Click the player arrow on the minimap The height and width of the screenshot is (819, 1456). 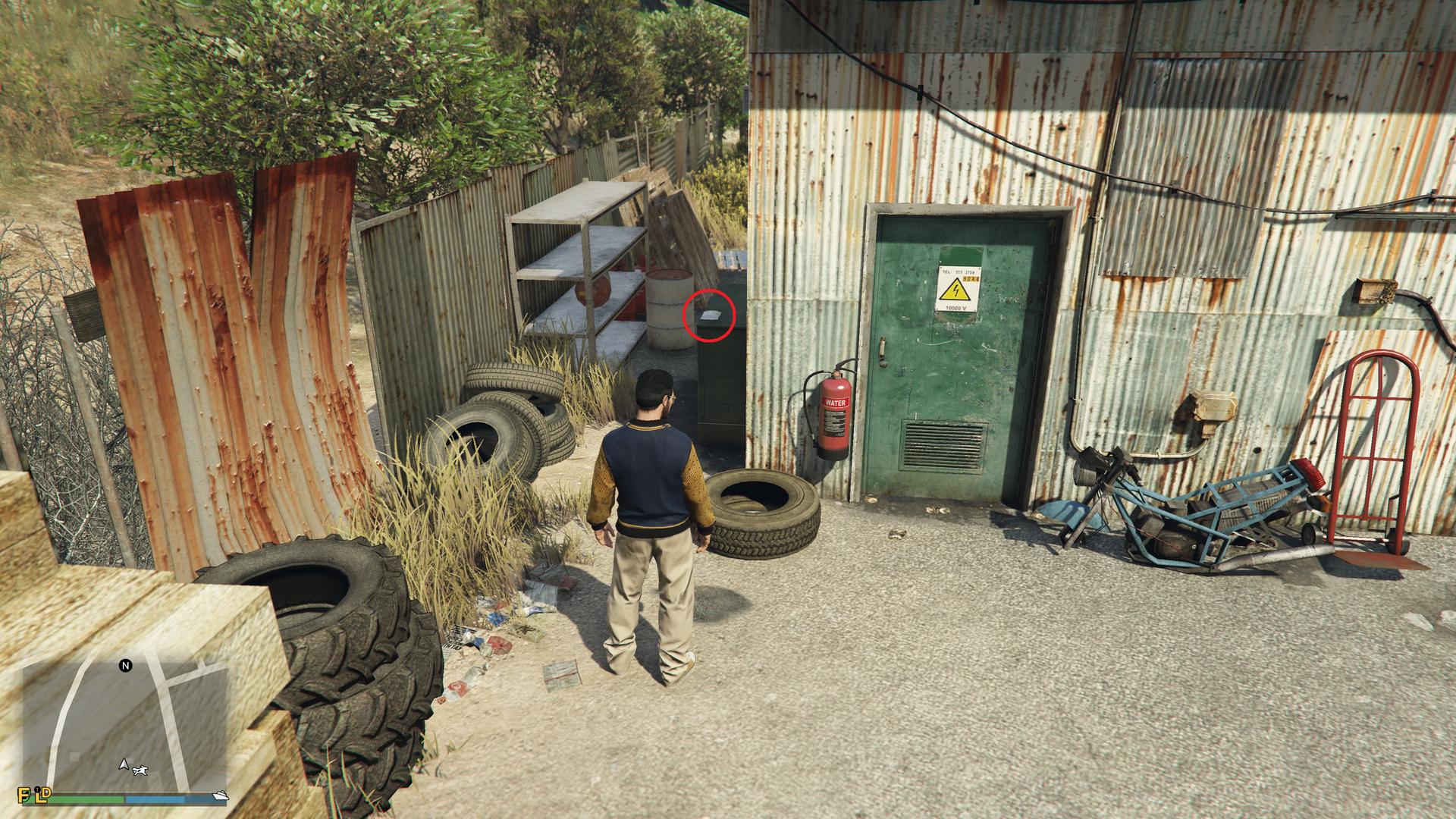pos(122,764)
